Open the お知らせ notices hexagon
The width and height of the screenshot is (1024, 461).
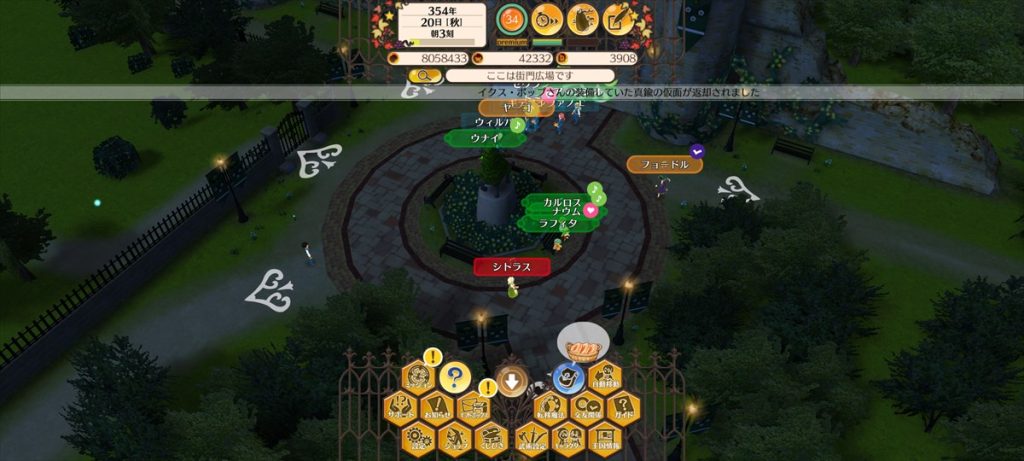(436, 410)
